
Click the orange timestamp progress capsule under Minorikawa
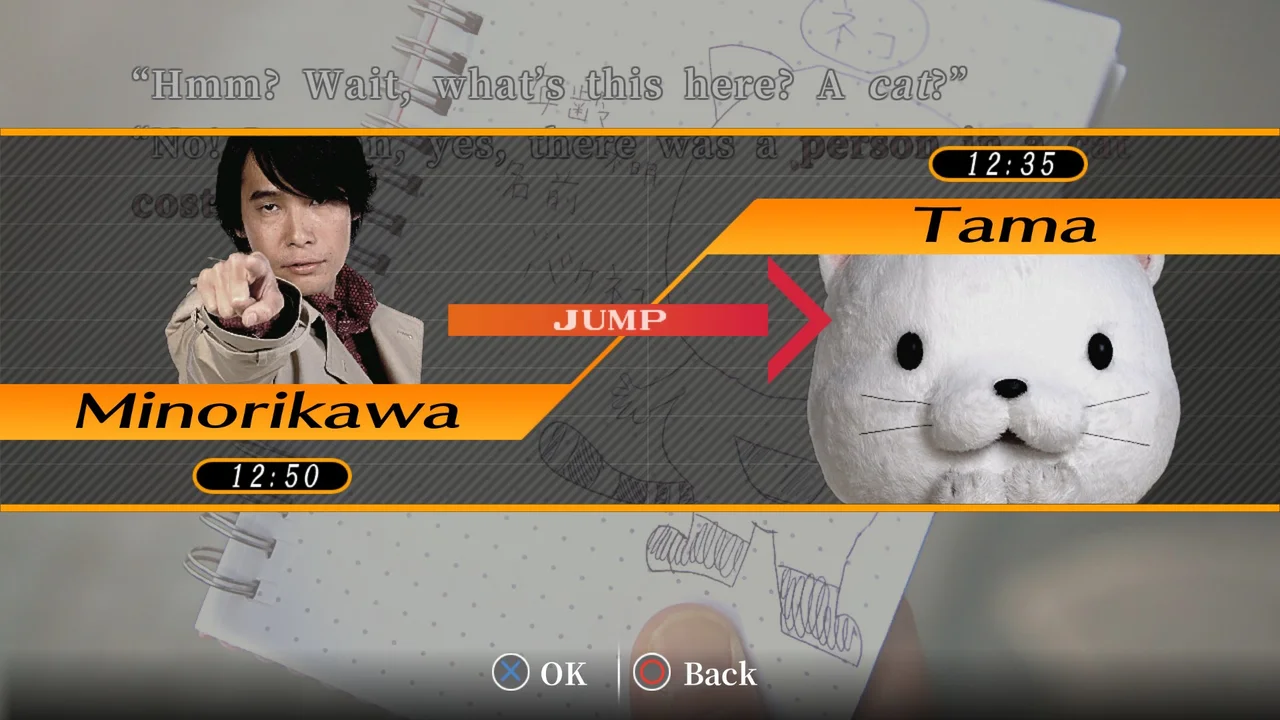271,476
